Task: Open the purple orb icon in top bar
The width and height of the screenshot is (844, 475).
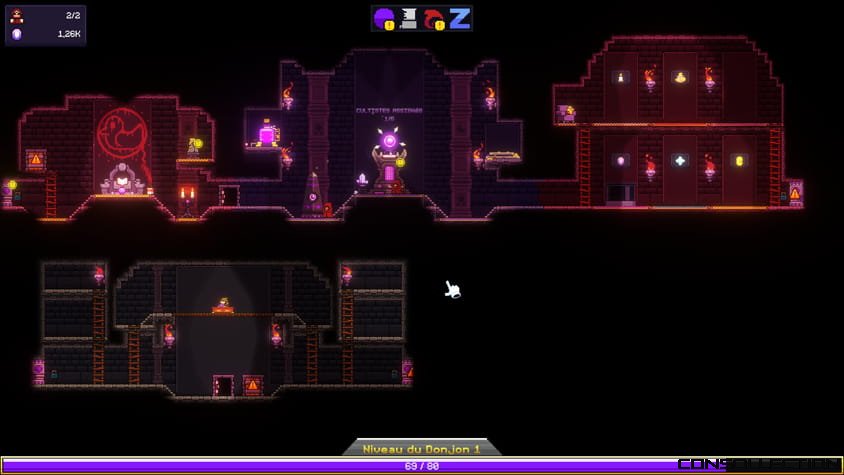Action: click(384, 18)
